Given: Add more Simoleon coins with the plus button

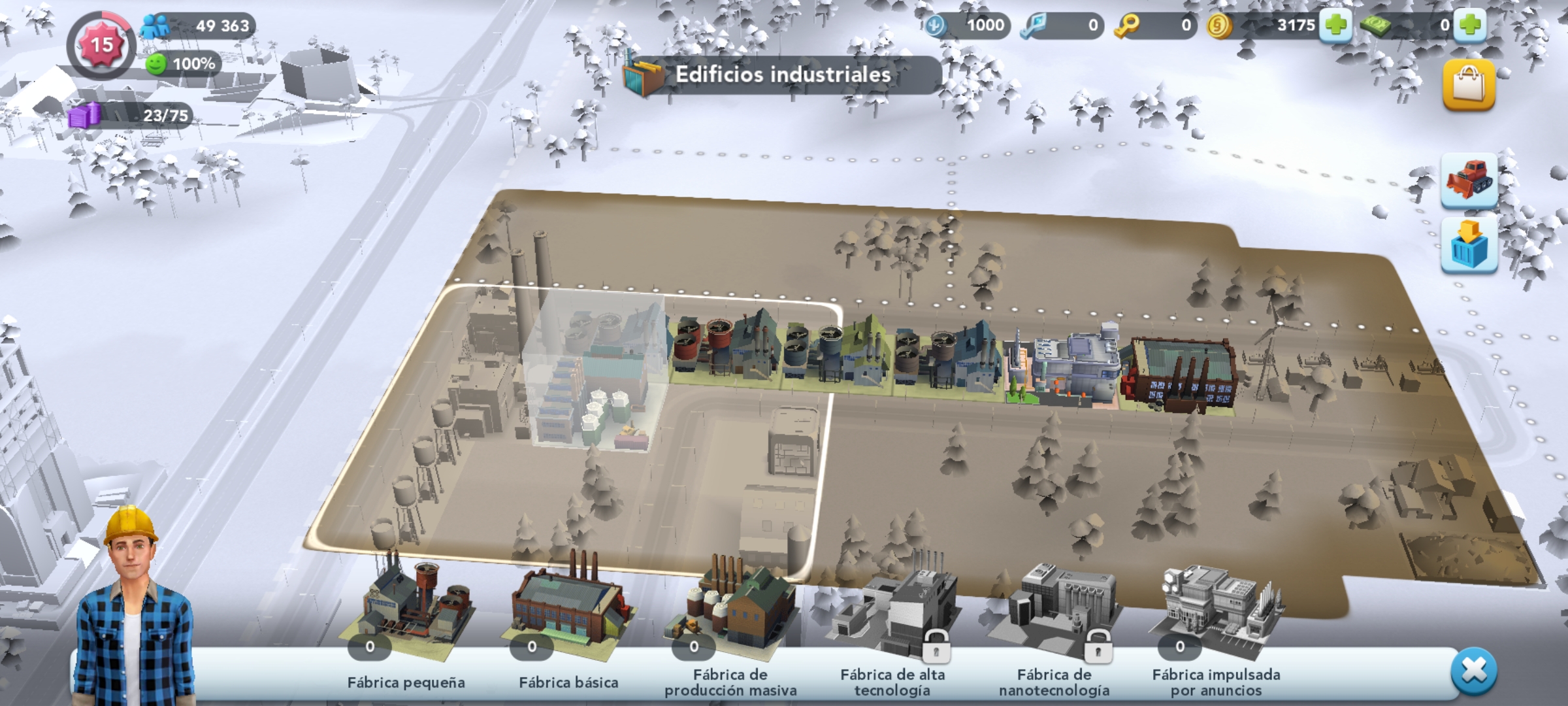Looking at the screenshot, I should pos(1335,25).
